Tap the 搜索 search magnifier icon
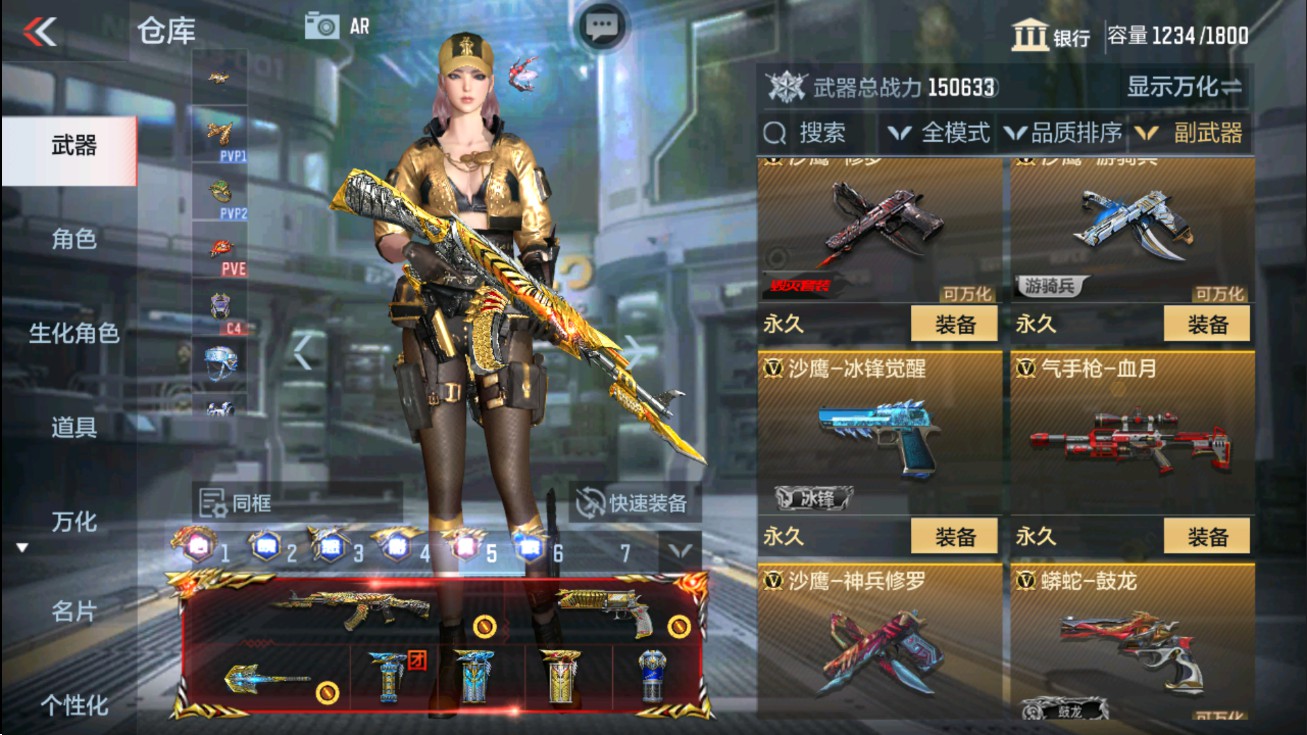Image resolution: width=1307 pixels, height=735 pixels. pos(775,131)
